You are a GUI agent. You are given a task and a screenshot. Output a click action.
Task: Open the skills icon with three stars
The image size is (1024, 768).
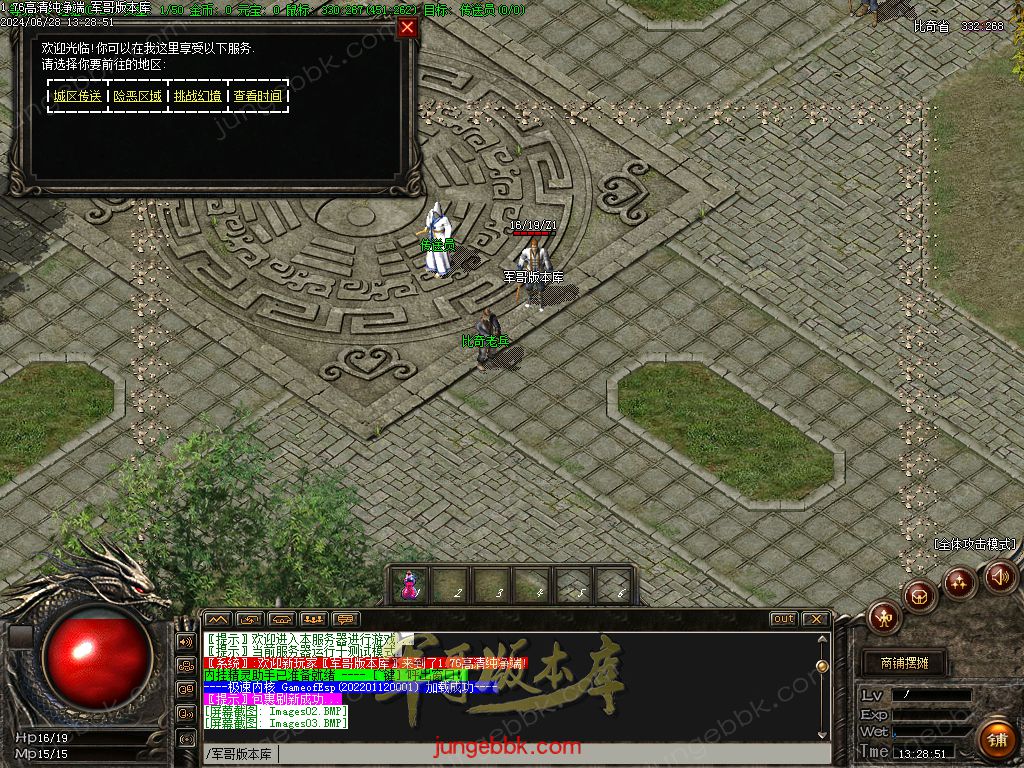[x=960, y=582]
